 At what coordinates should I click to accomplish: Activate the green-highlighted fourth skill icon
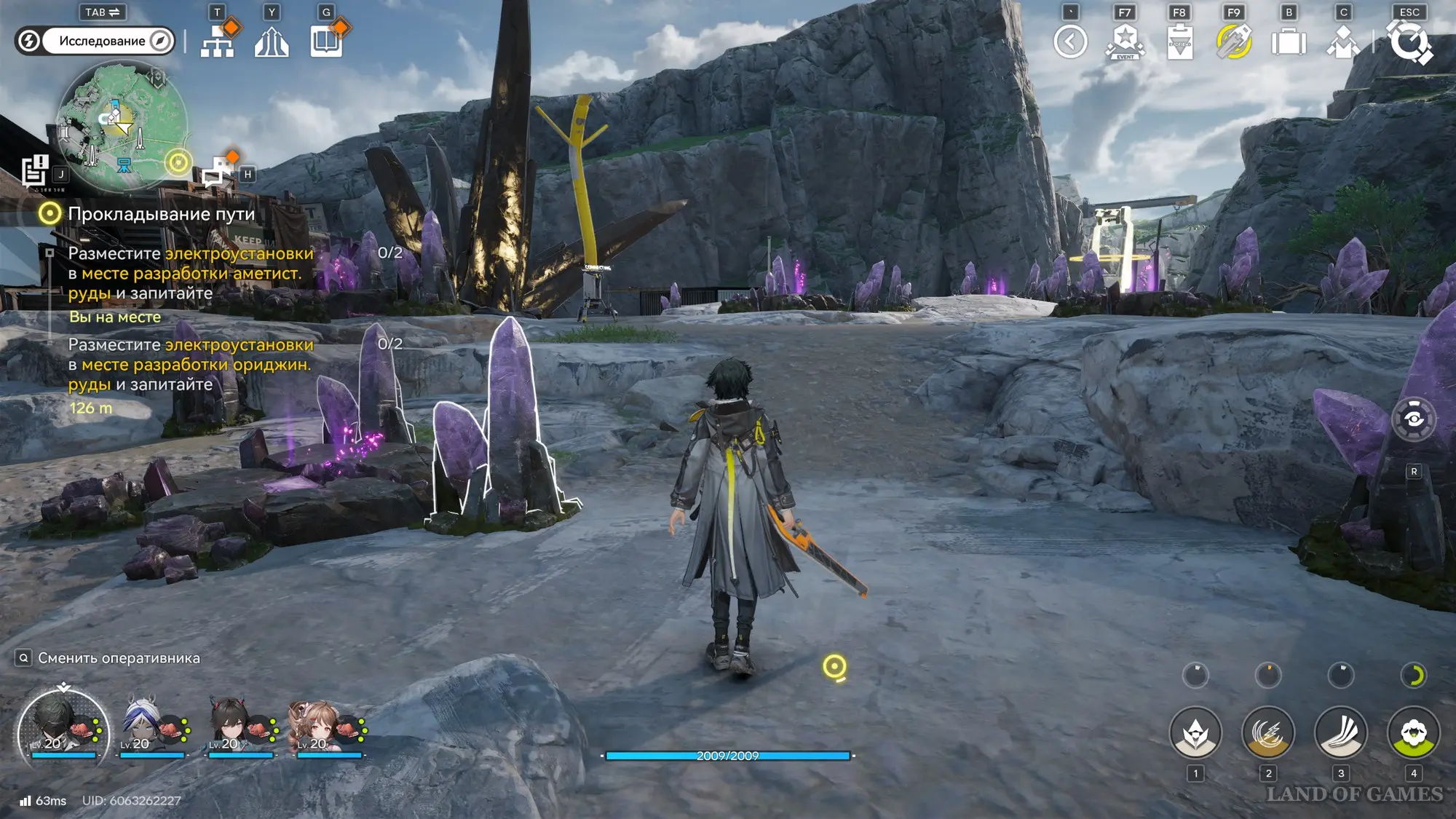[1413, 732]
